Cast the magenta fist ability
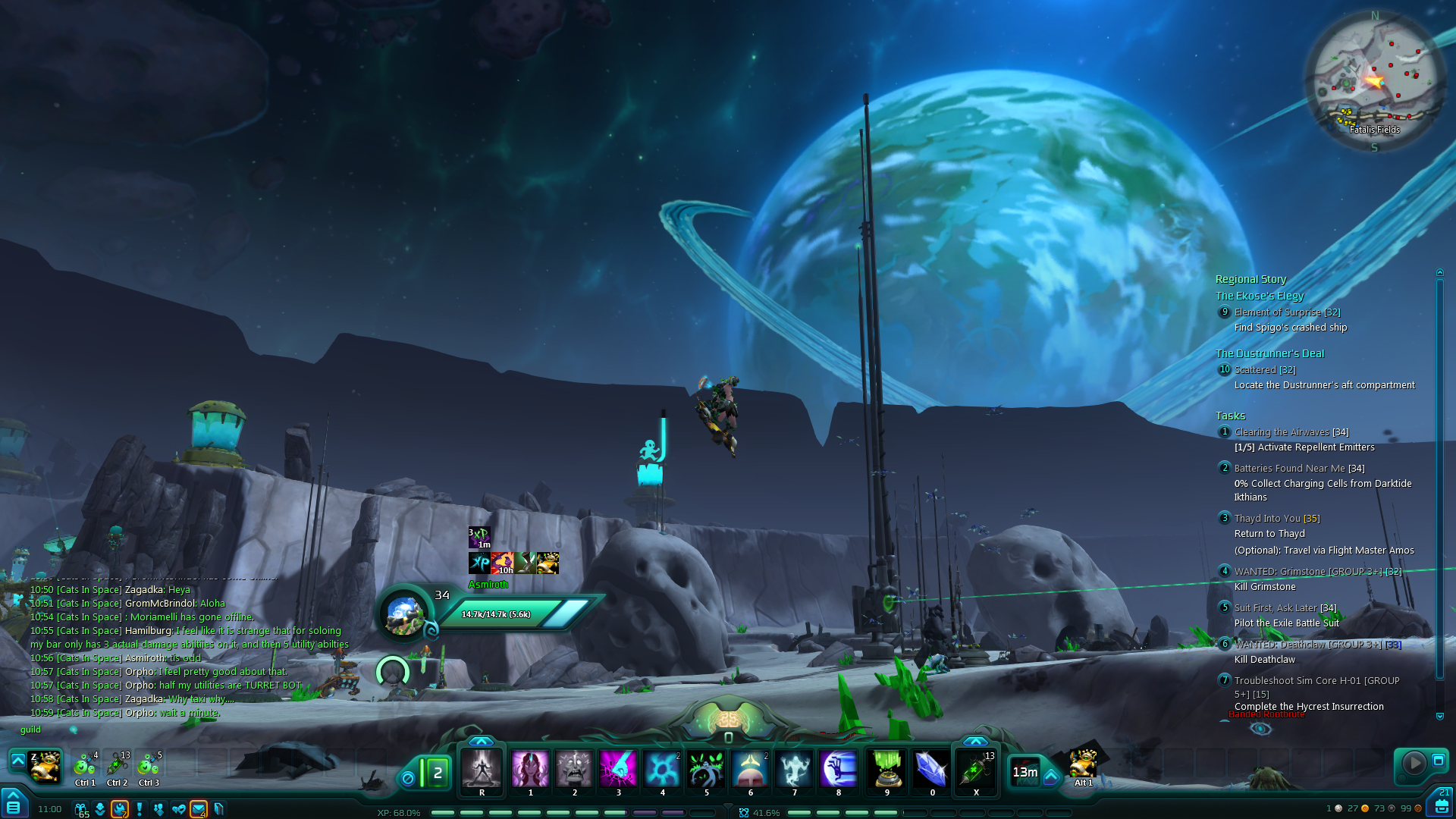The image size is (1456, 819). tap(618, 769)
